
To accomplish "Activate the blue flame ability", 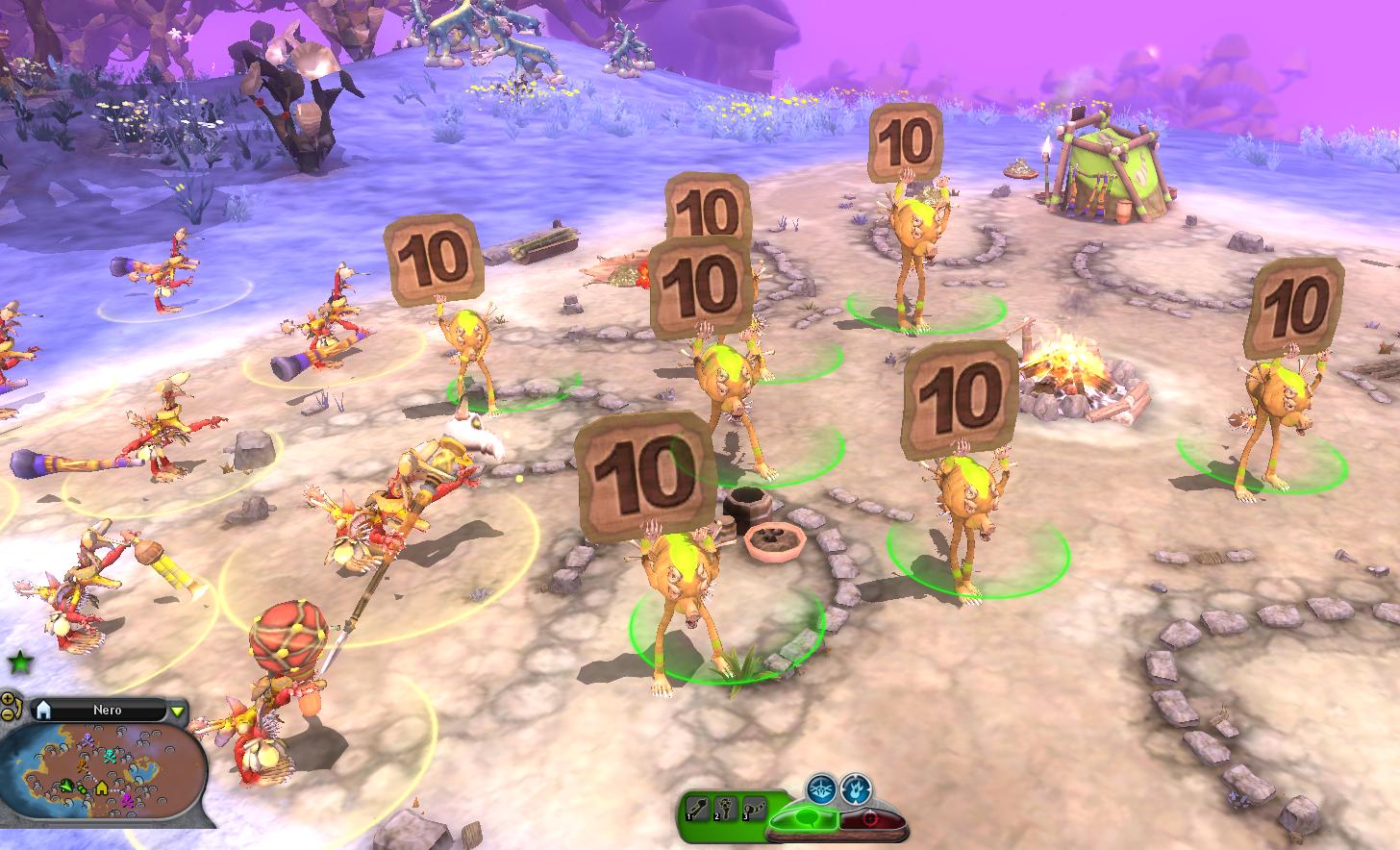I will point(855,787).
